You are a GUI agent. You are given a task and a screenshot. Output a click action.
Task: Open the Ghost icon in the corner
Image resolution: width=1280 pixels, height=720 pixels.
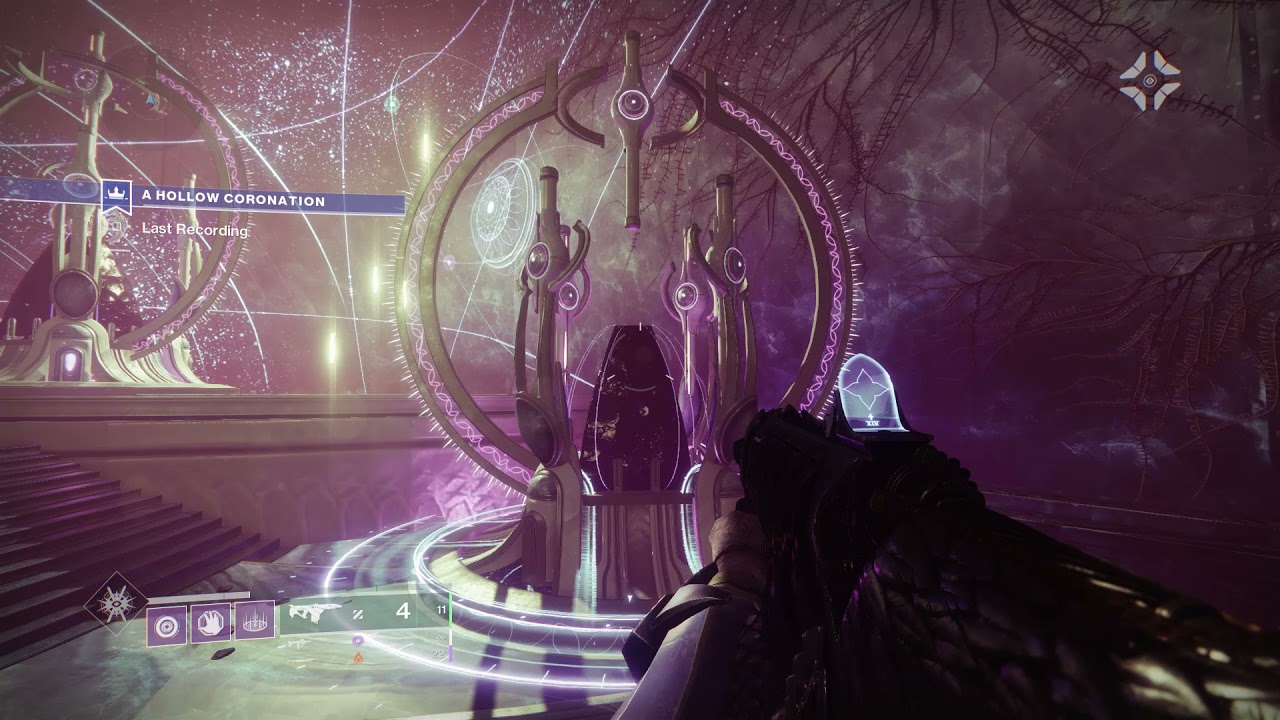point(1149,80)
